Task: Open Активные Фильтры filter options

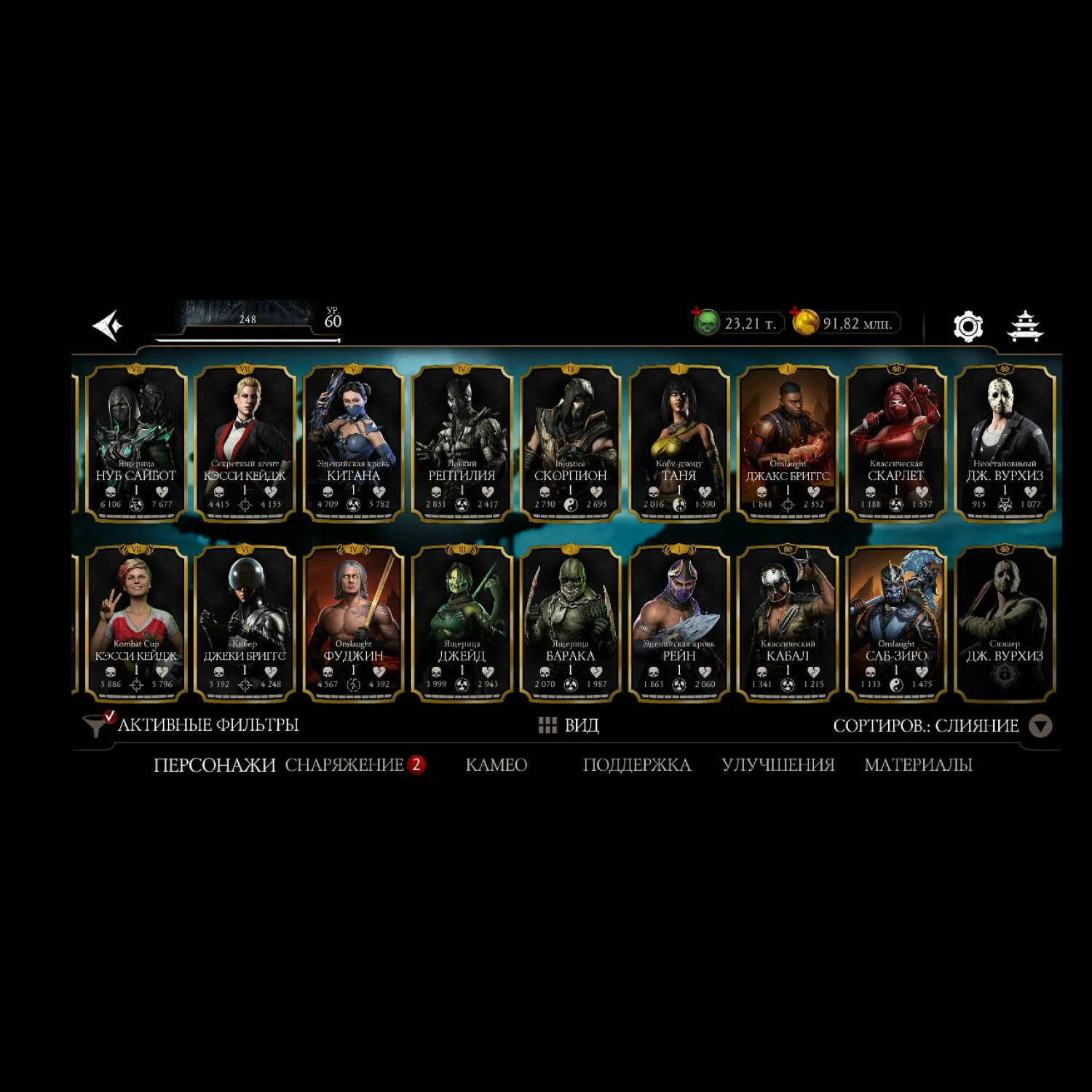Action: click(192, 725)
